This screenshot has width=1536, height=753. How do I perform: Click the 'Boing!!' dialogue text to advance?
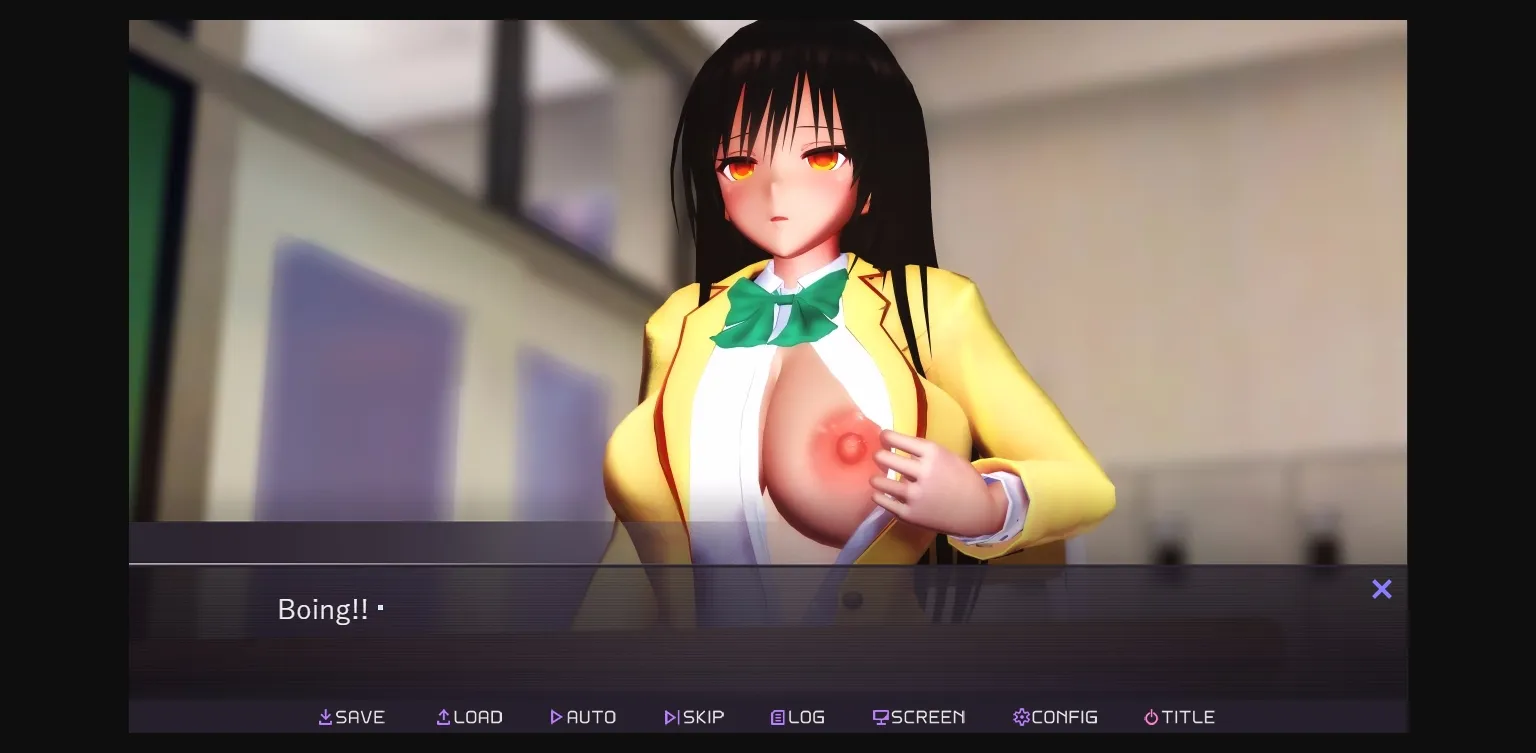(x=323, y=609)
